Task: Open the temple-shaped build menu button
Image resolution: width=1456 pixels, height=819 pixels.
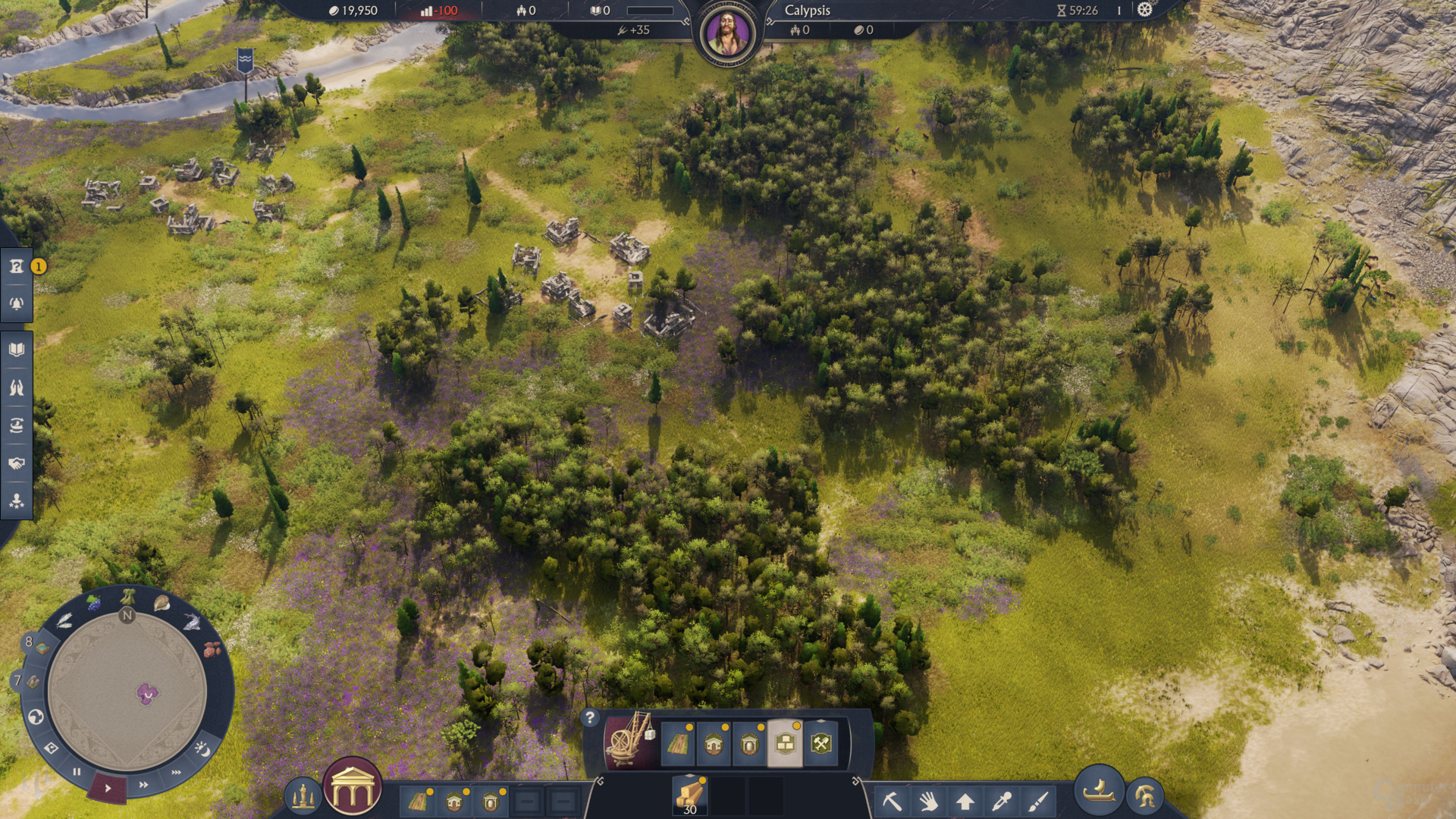Action: 353,788
